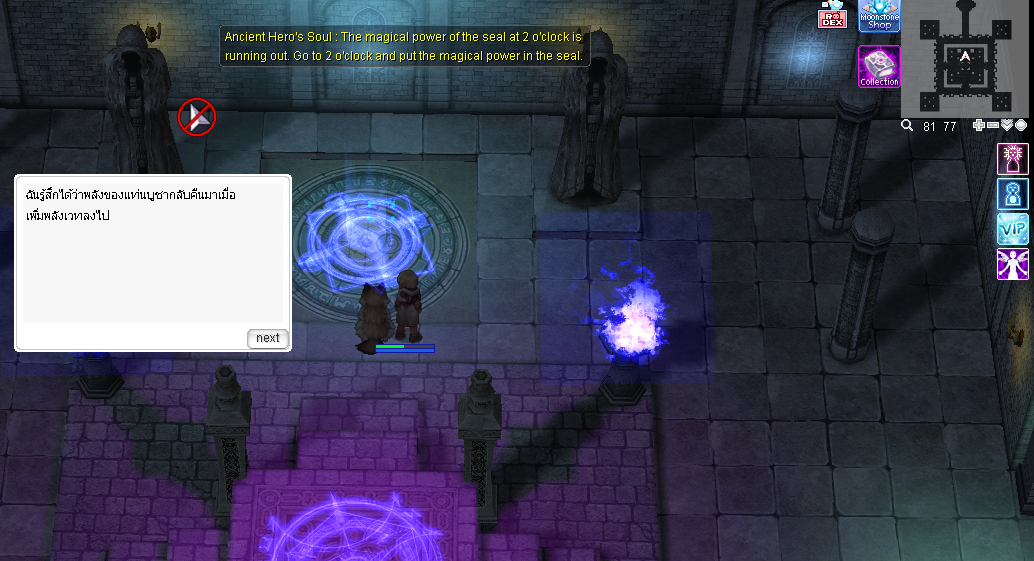Open the Collection book
This screenshot has width=1034, height=561.
[879, 66]
